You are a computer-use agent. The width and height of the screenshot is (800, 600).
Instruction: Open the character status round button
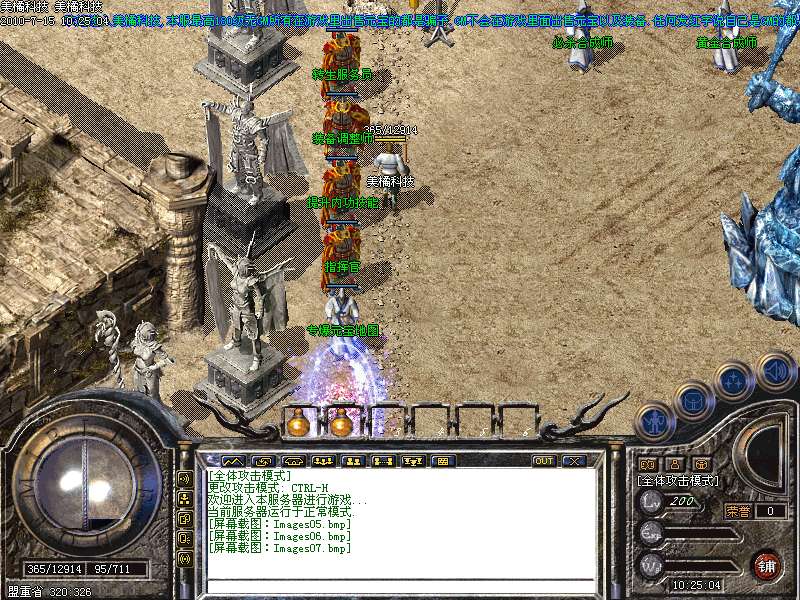[x=655, y=420]
